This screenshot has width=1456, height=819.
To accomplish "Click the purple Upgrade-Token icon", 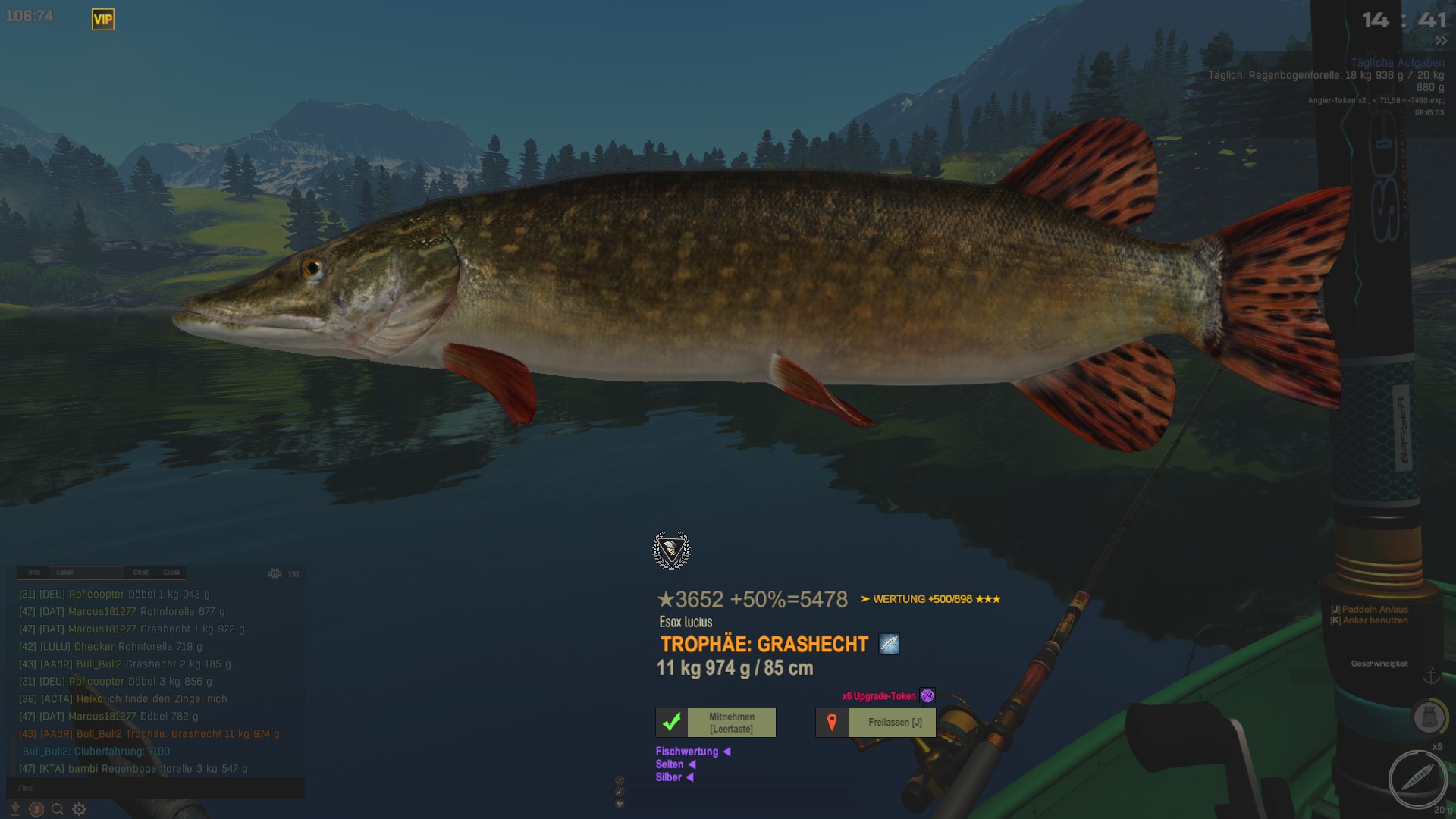I will (927, 696).
